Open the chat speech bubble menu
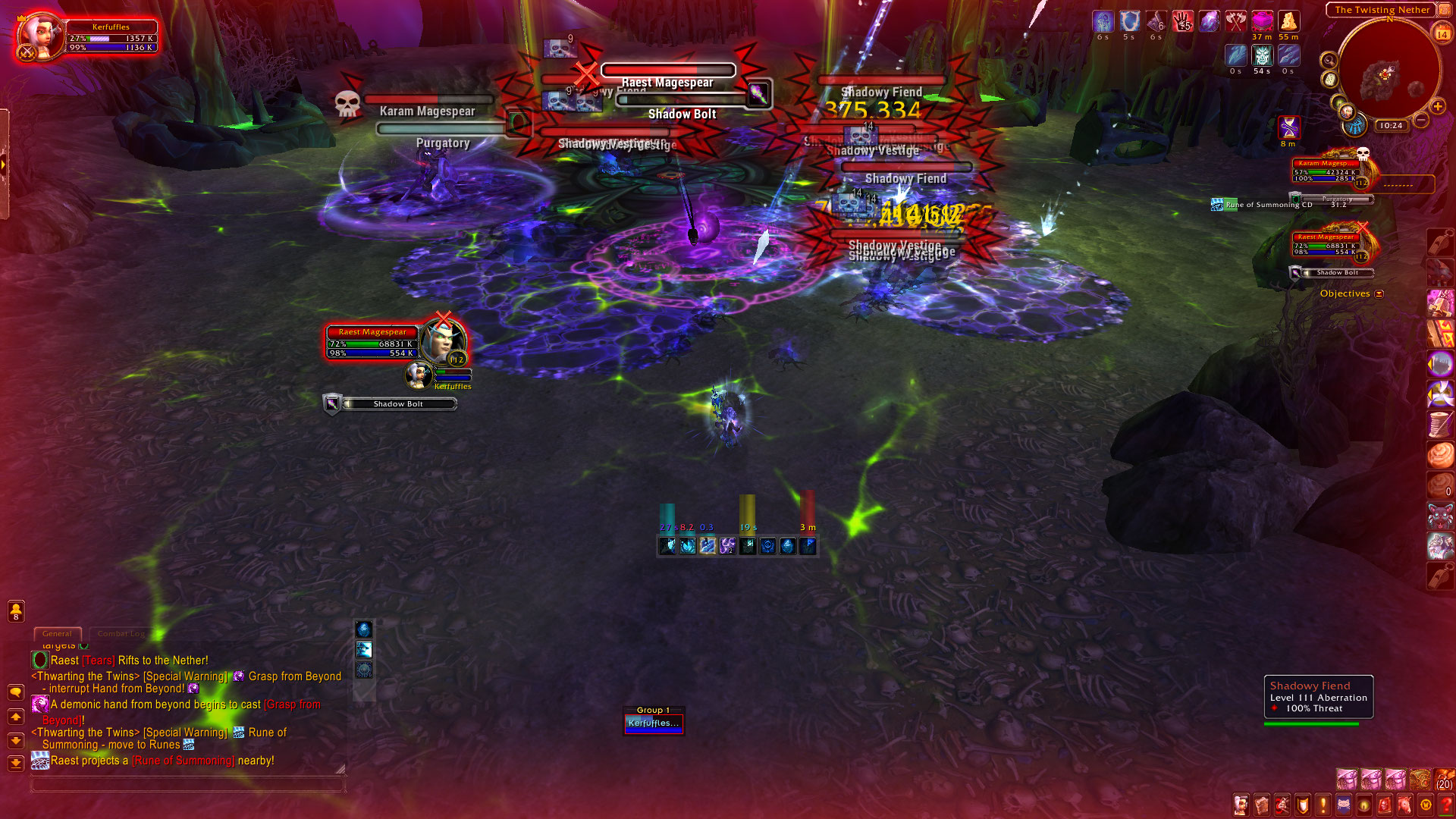This screenshot has height=819, width=1456. point(15,692)
